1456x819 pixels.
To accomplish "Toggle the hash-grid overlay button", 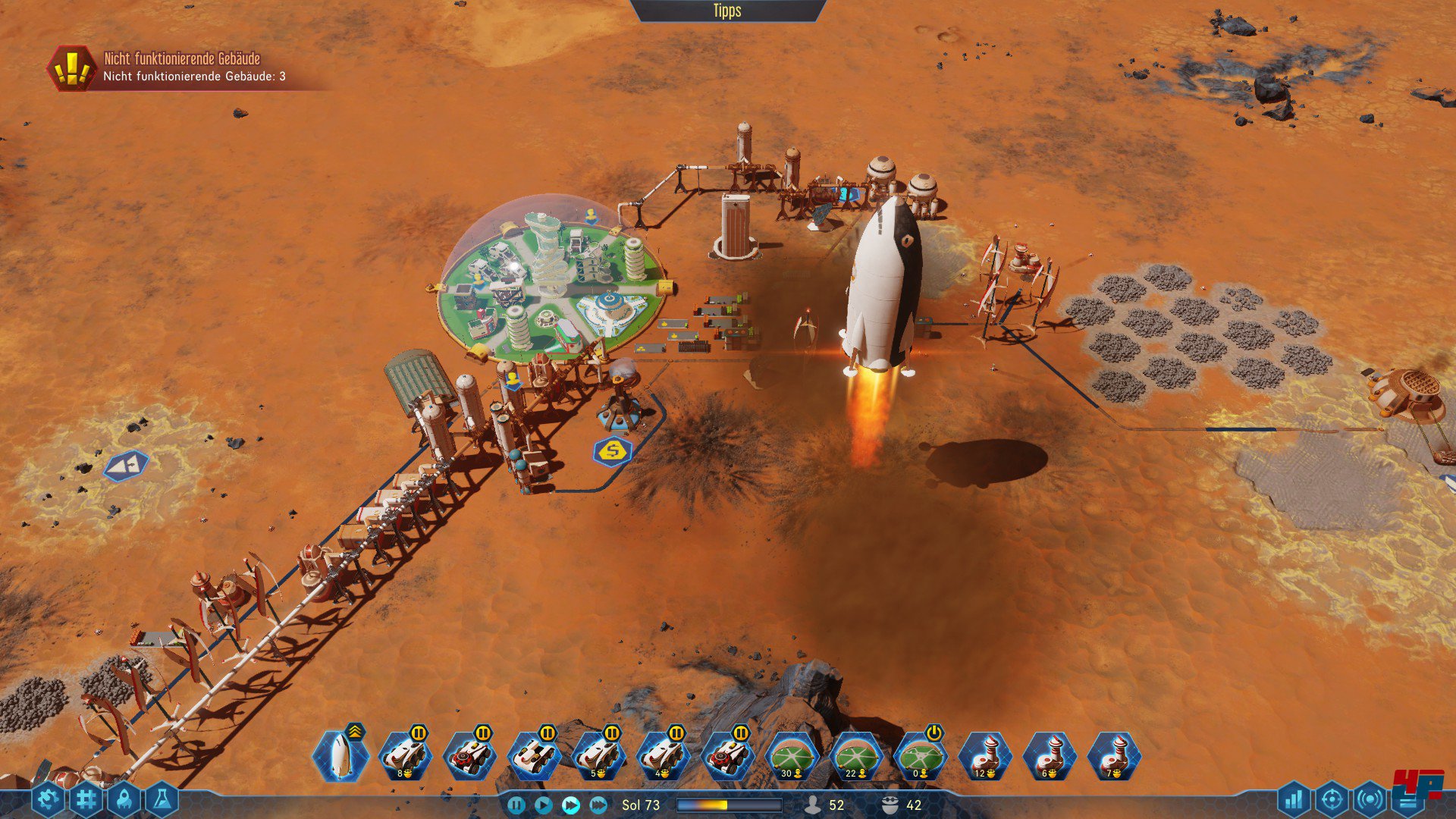I will [x=86, y=799].
